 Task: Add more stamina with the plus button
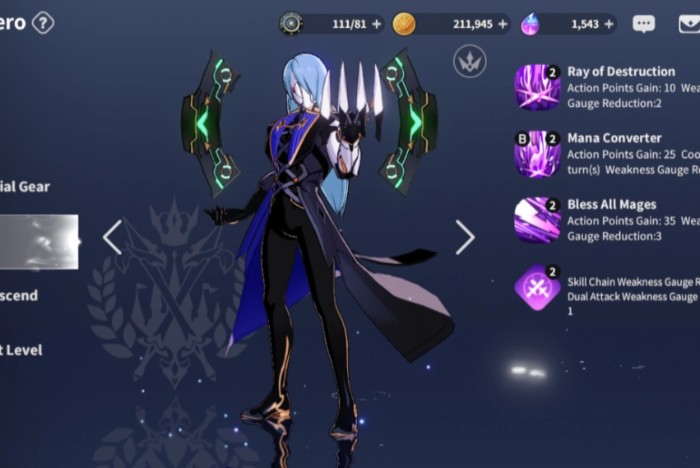point(377,24)
